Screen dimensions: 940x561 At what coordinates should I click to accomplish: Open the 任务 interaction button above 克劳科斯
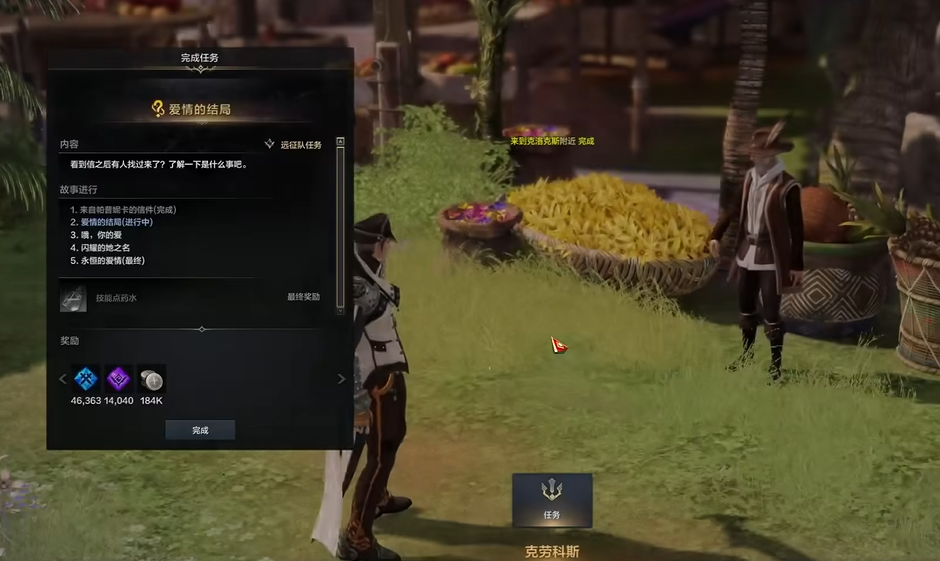tap(552, 500)
